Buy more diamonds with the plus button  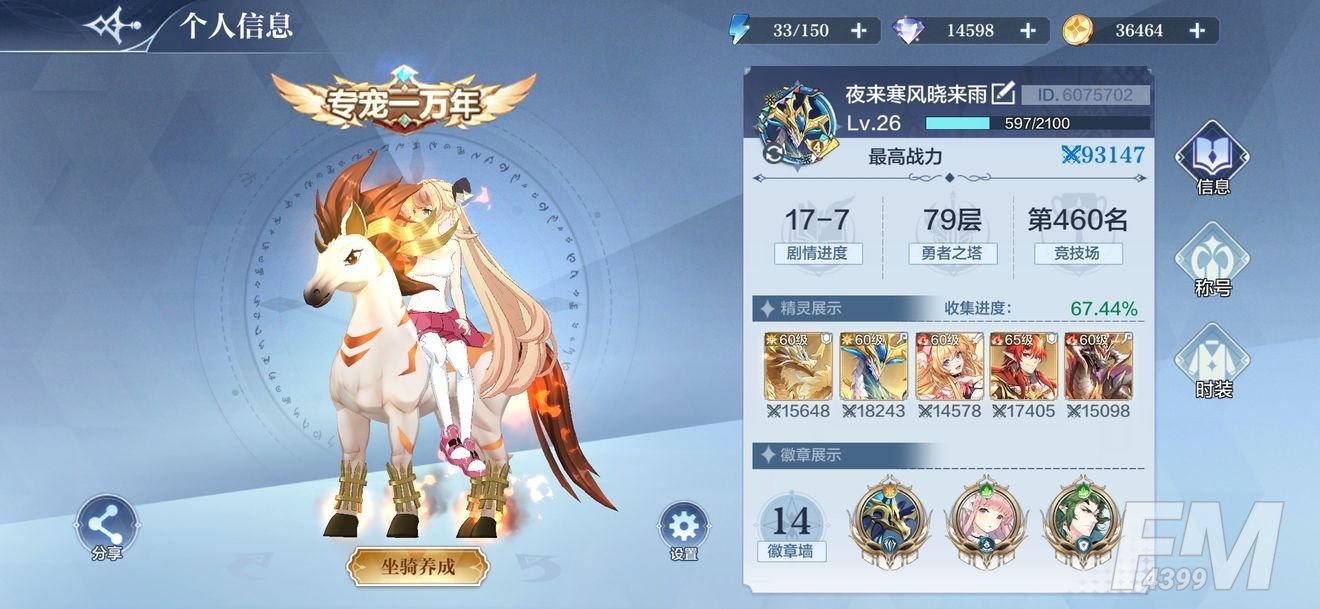1027,31
